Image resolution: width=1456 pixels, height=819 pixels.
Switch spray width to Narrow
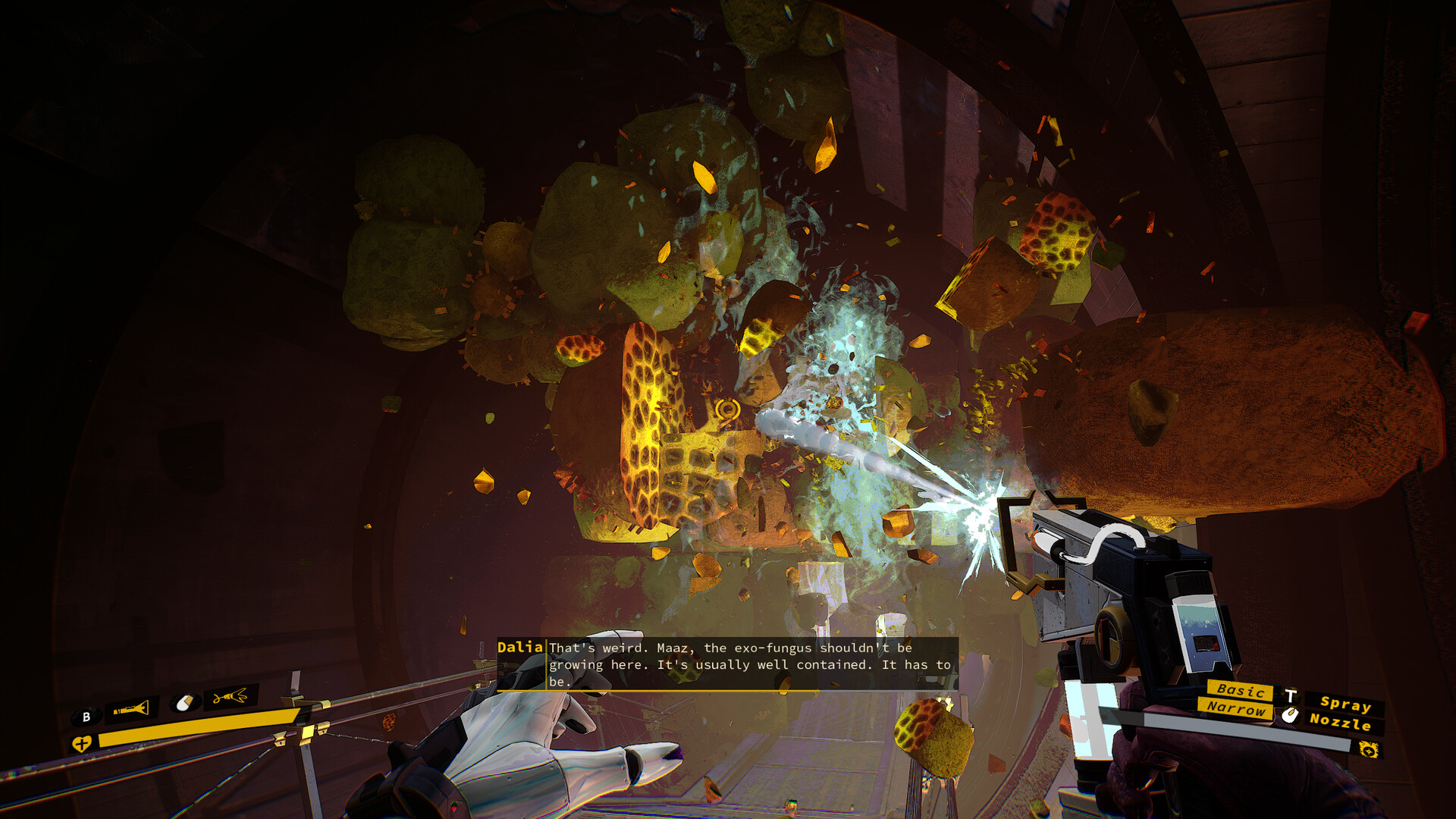click(x=1234, y=709)
